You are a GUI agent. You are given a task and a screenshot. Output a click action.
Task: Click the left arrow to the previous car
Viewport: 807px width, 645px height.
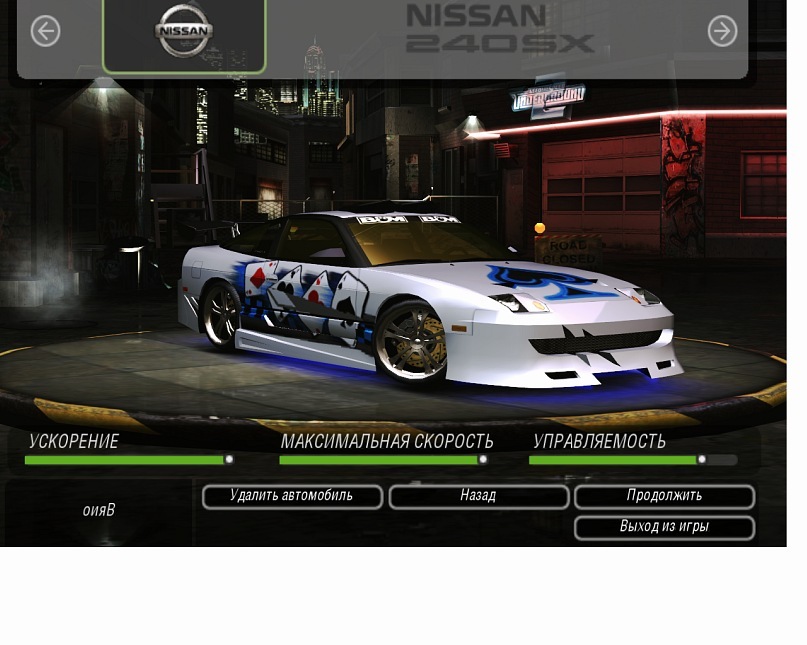pos(45,31)
